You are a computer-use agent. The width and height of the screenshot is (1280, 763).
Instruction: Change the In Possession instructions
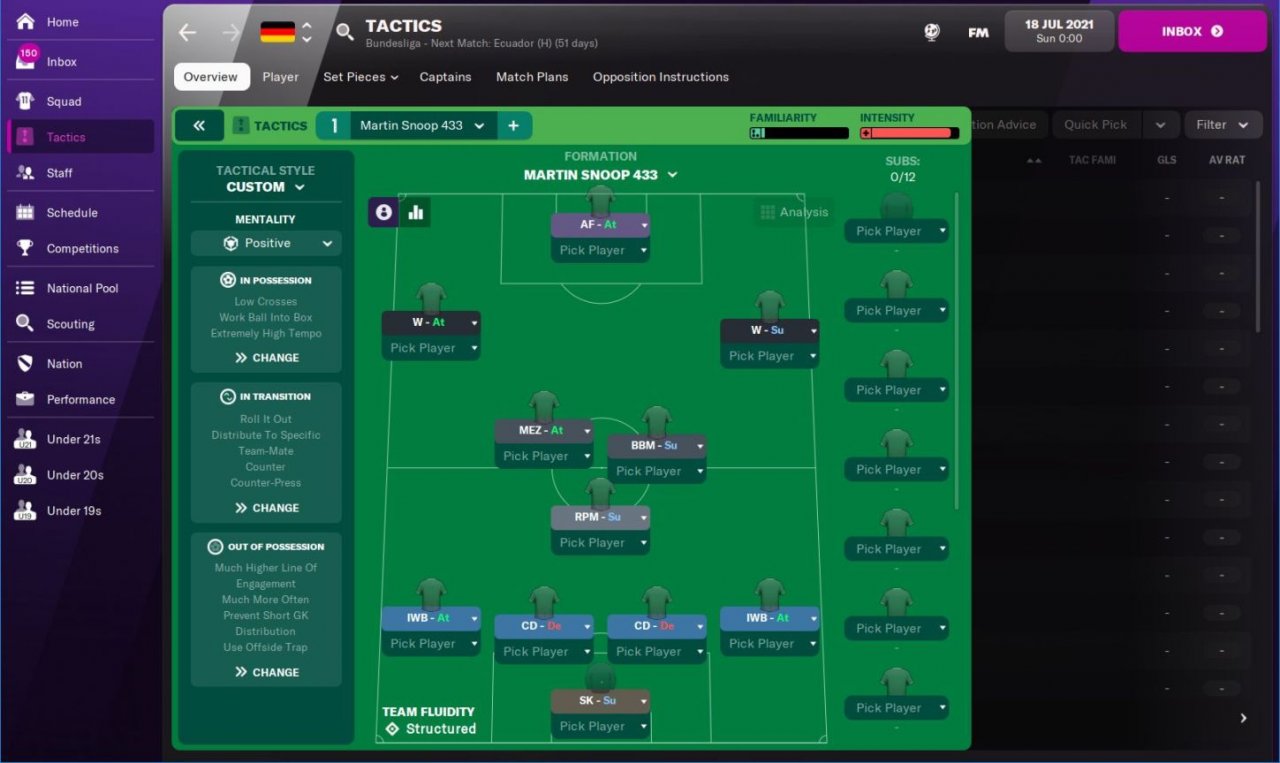click(266, 357)
